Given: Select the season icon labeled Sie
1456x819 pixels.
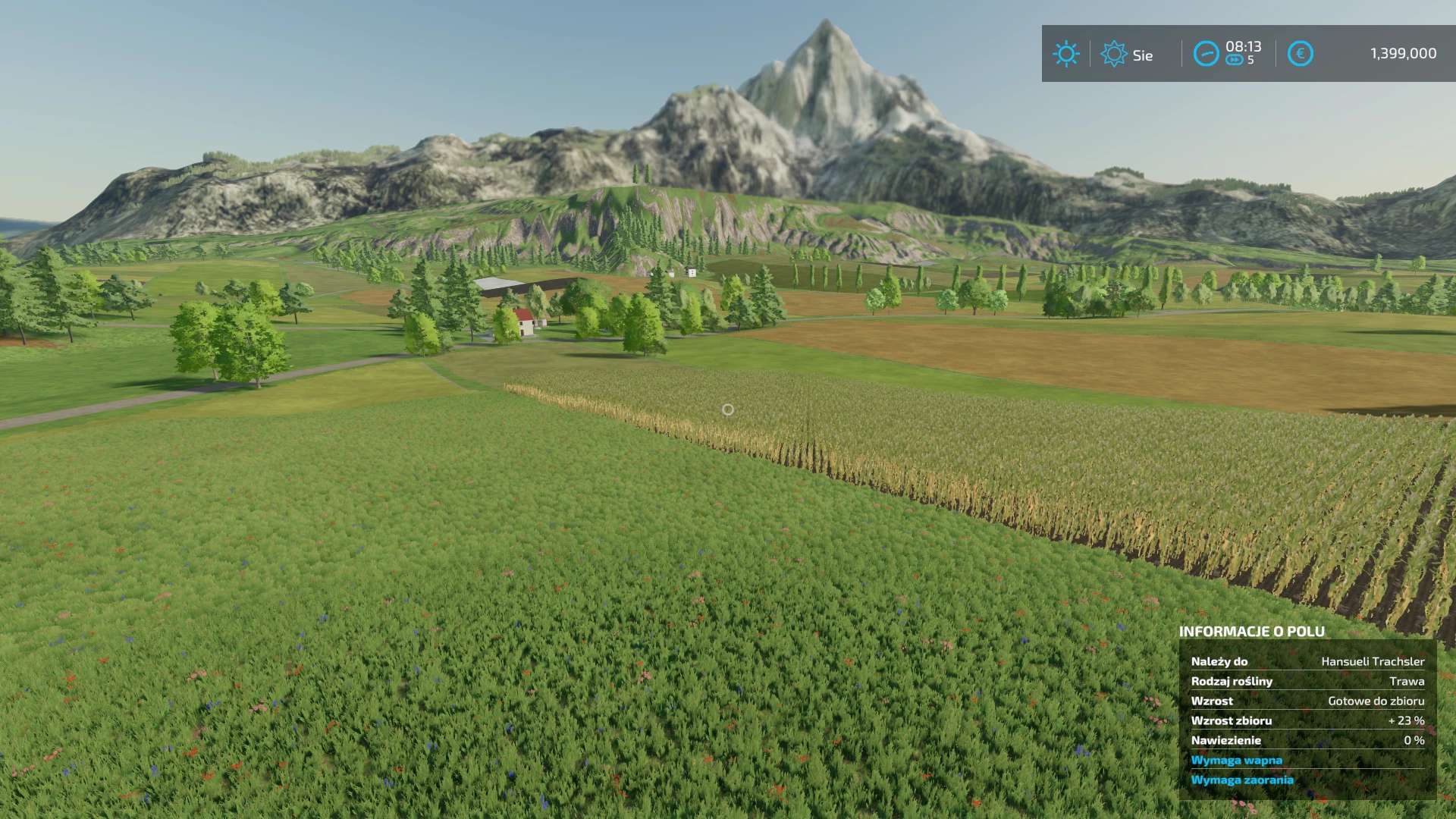Looking at the screenshot, I should point(1113,54).
